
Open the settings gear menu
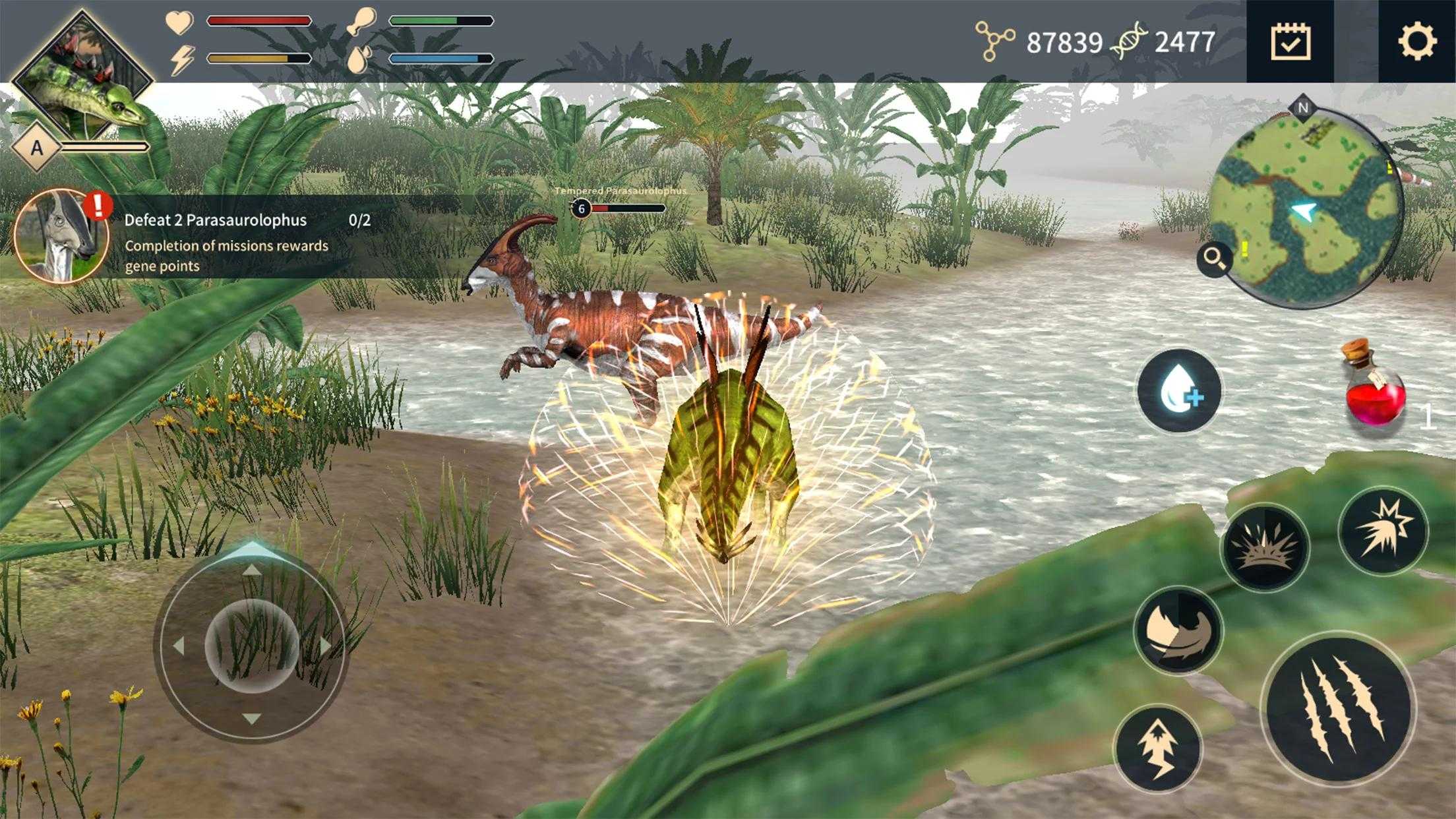[x=1416, y=42]
